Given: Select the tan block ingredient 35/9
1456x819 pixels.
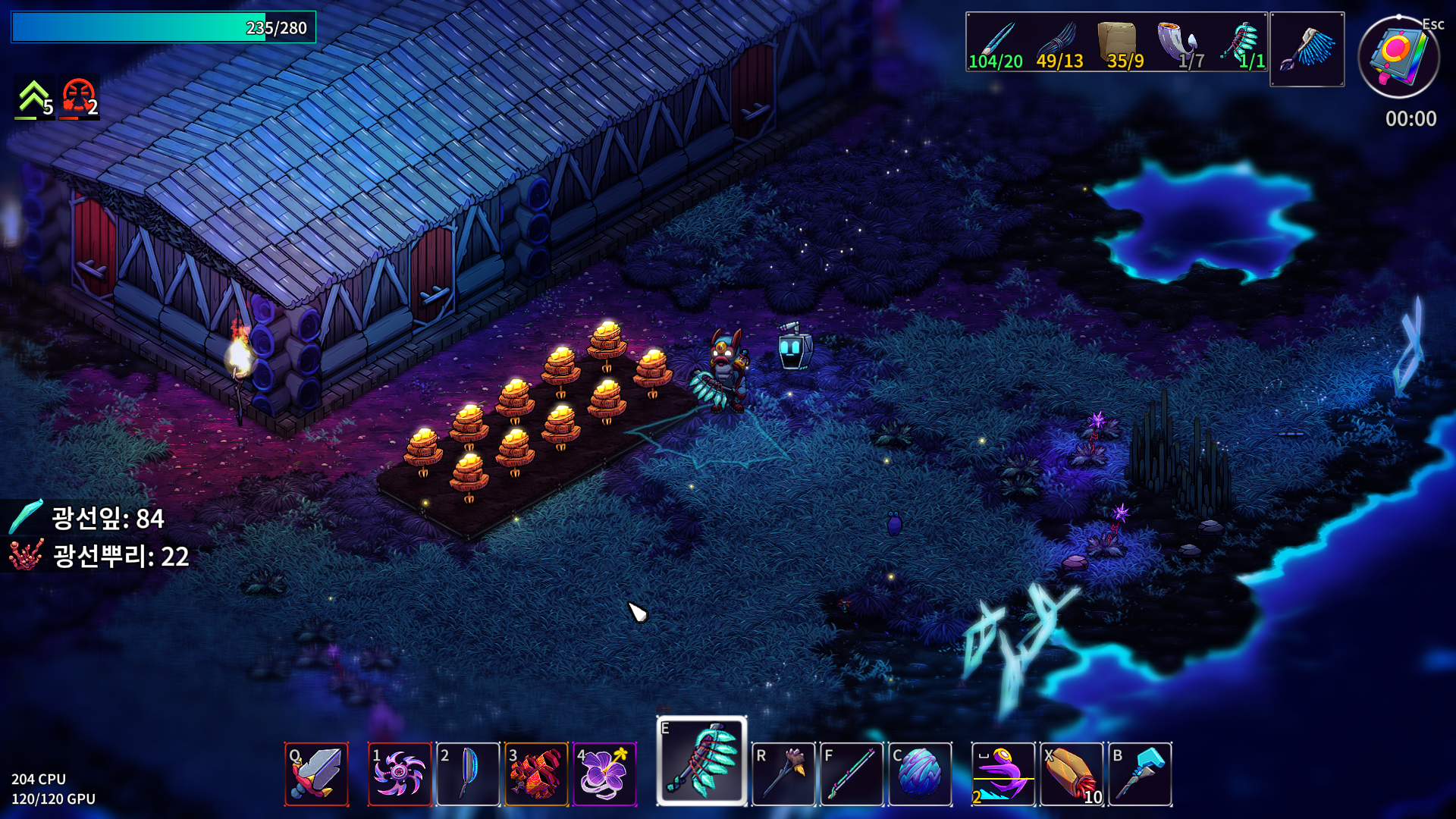Looking at the screenshot, I should pyautogui.click(x=1119, y=43).
